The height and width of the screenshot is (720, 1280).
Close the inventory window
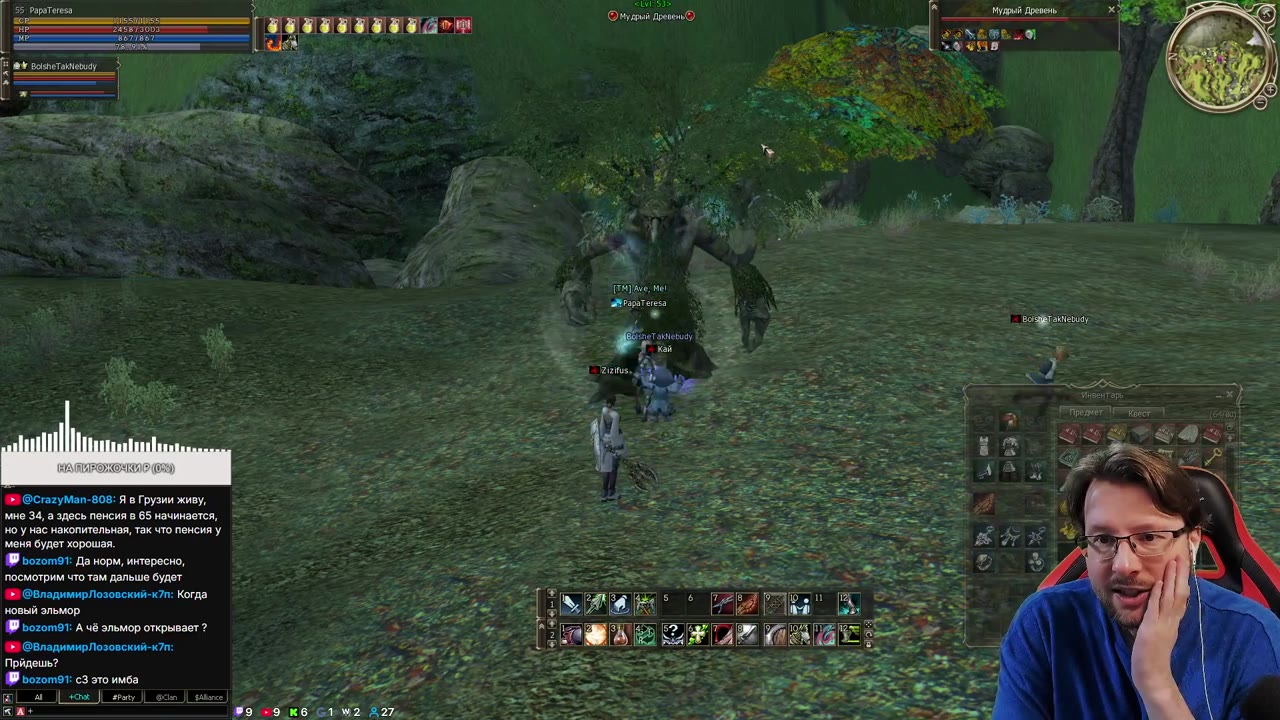tap(1230, 395)
